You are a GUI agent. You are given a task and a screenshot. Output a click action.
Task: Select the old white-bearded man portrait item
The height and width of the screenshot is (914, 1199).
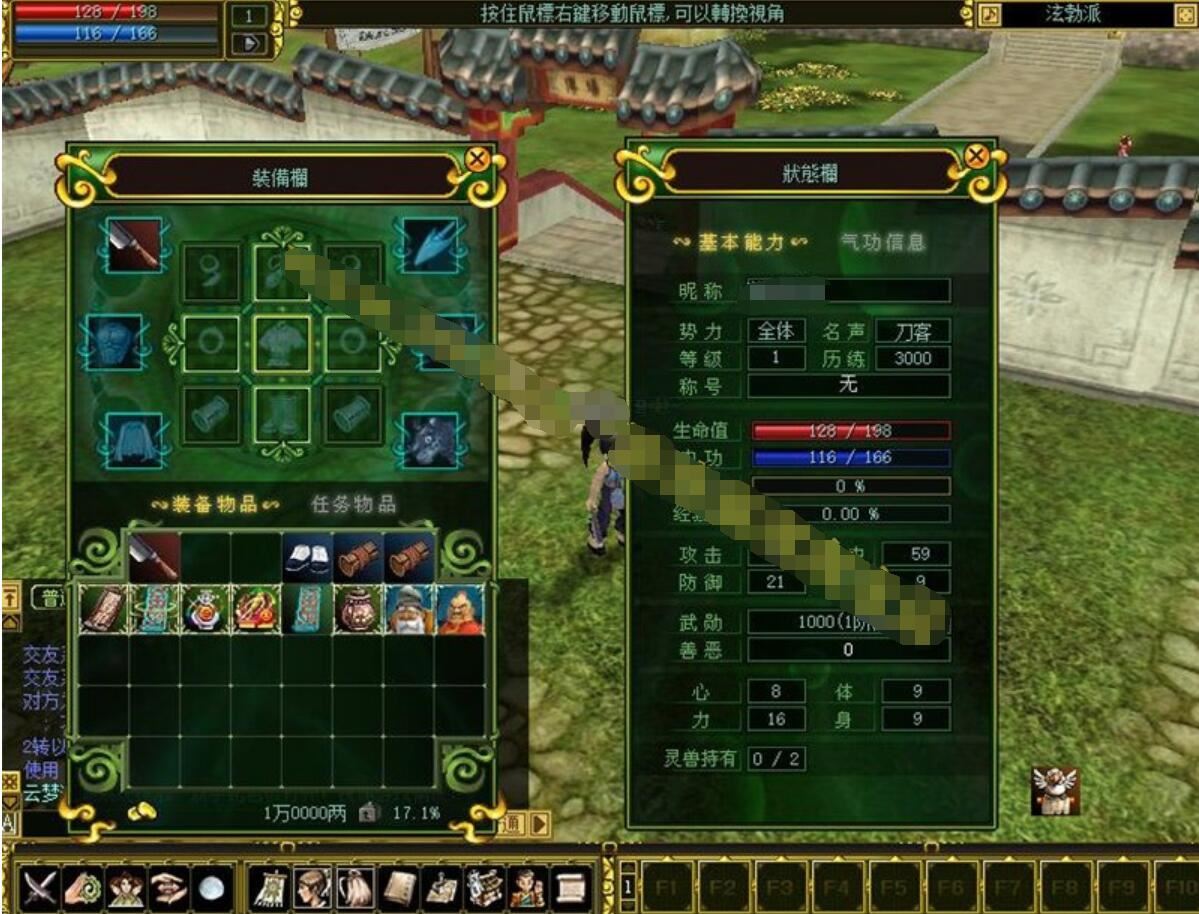(409, 609)
